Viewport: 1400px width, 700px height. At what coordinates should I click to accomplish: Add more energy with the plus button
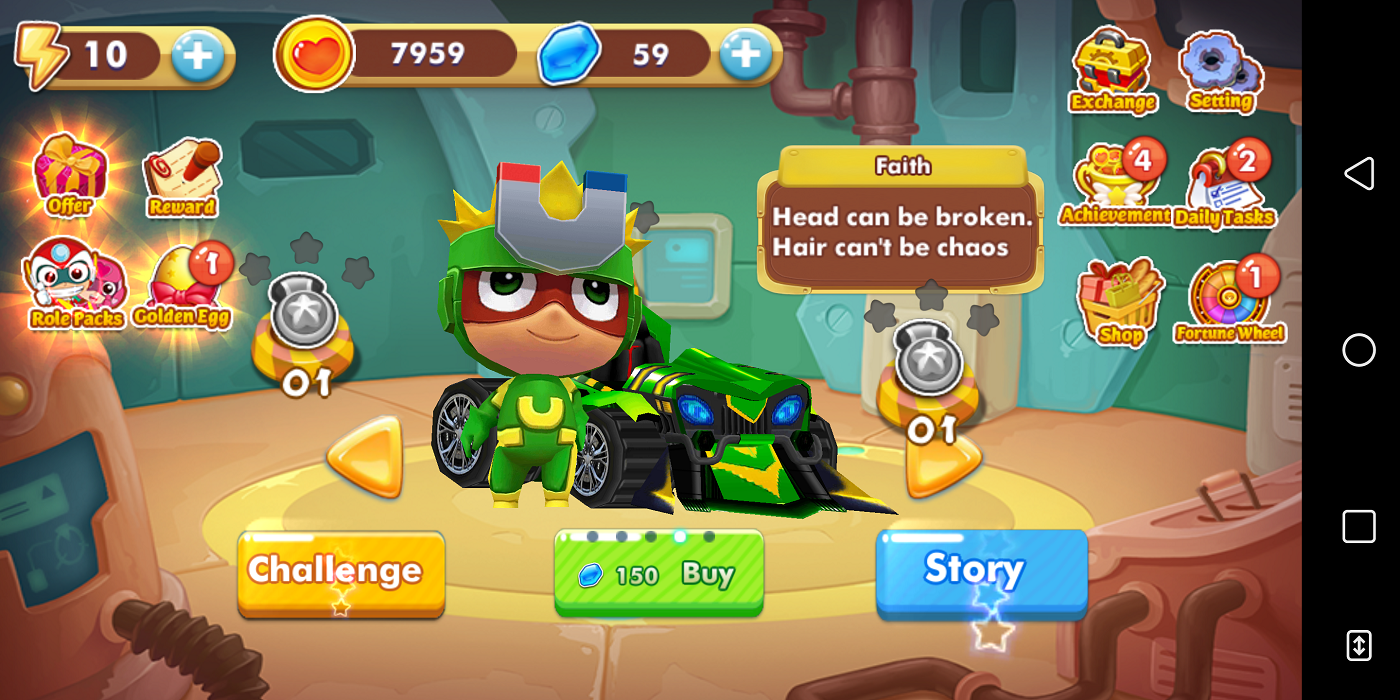[197, 56]
